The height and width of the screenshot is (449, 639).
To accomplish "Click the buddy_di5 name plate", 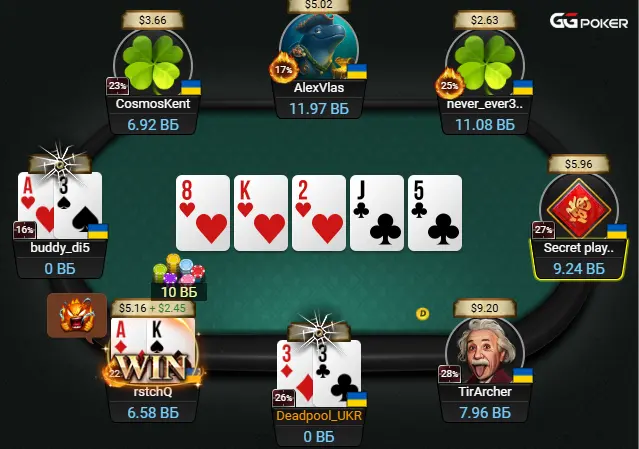I will (x=60, y=247).
